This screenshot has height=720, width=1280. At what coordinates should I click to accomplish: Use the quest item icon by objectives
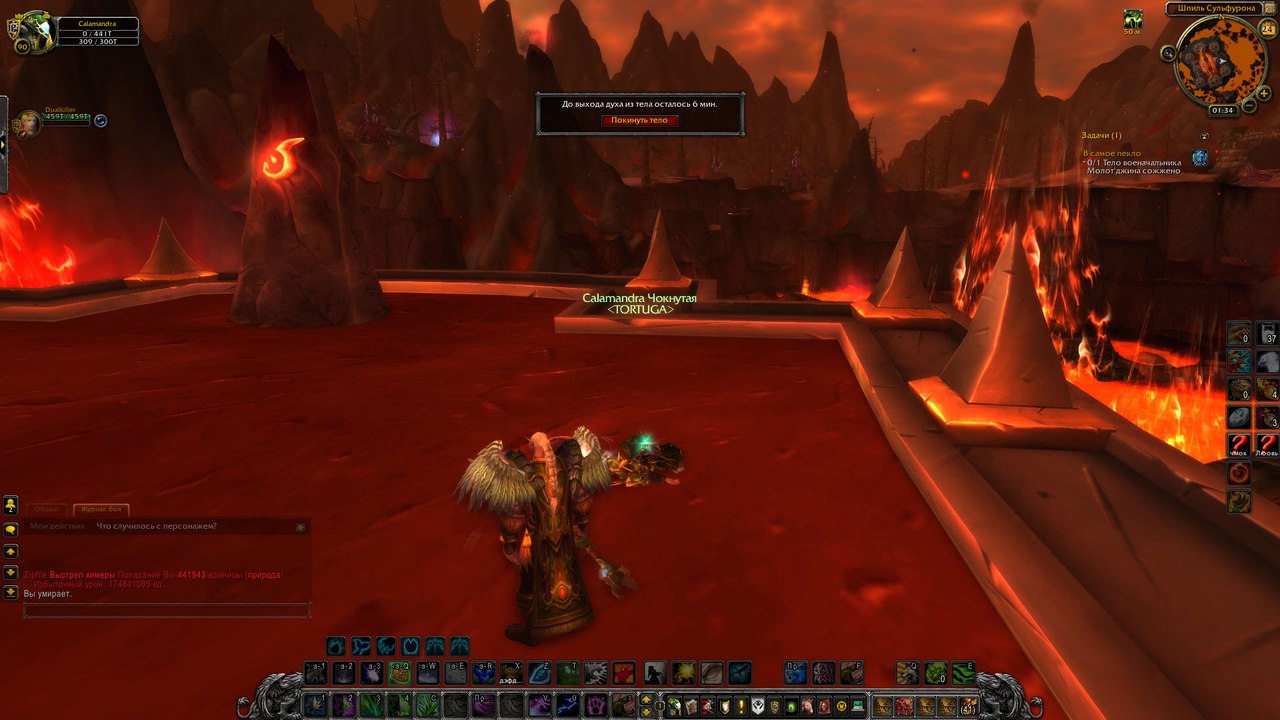(1200, 158)
